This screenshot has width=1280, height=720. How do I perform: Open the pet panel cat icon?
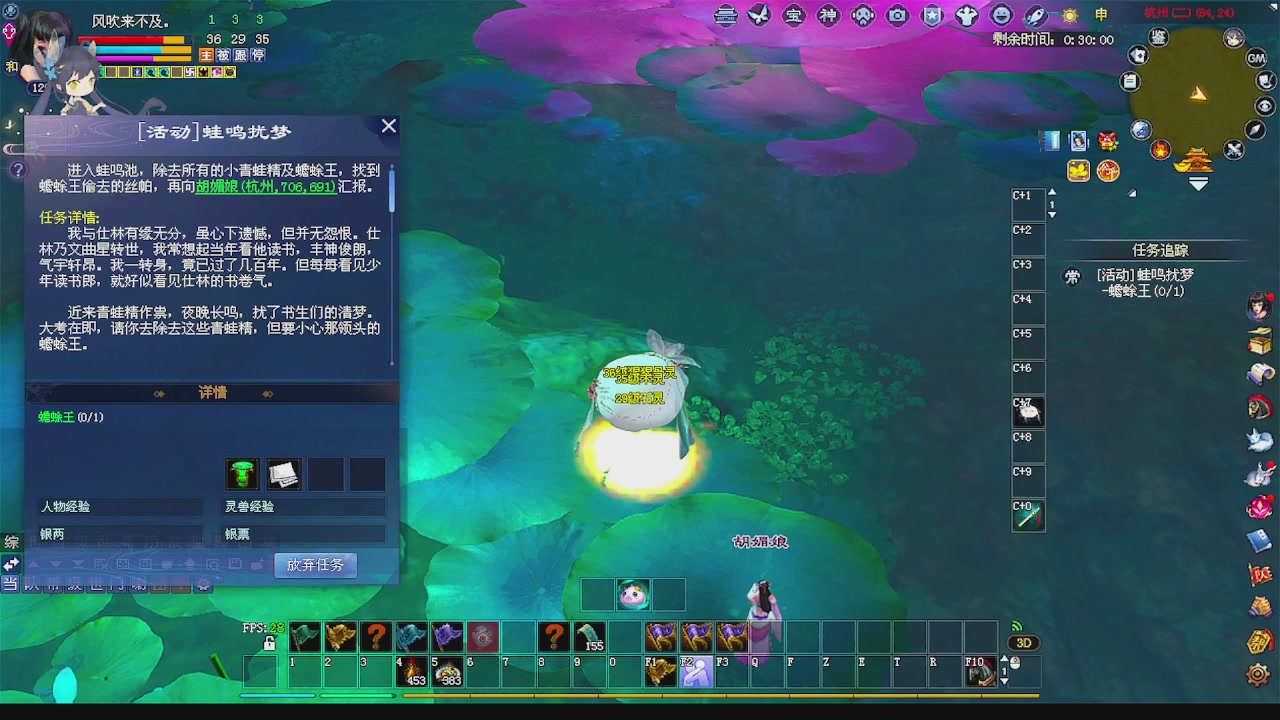point(1261,440)
